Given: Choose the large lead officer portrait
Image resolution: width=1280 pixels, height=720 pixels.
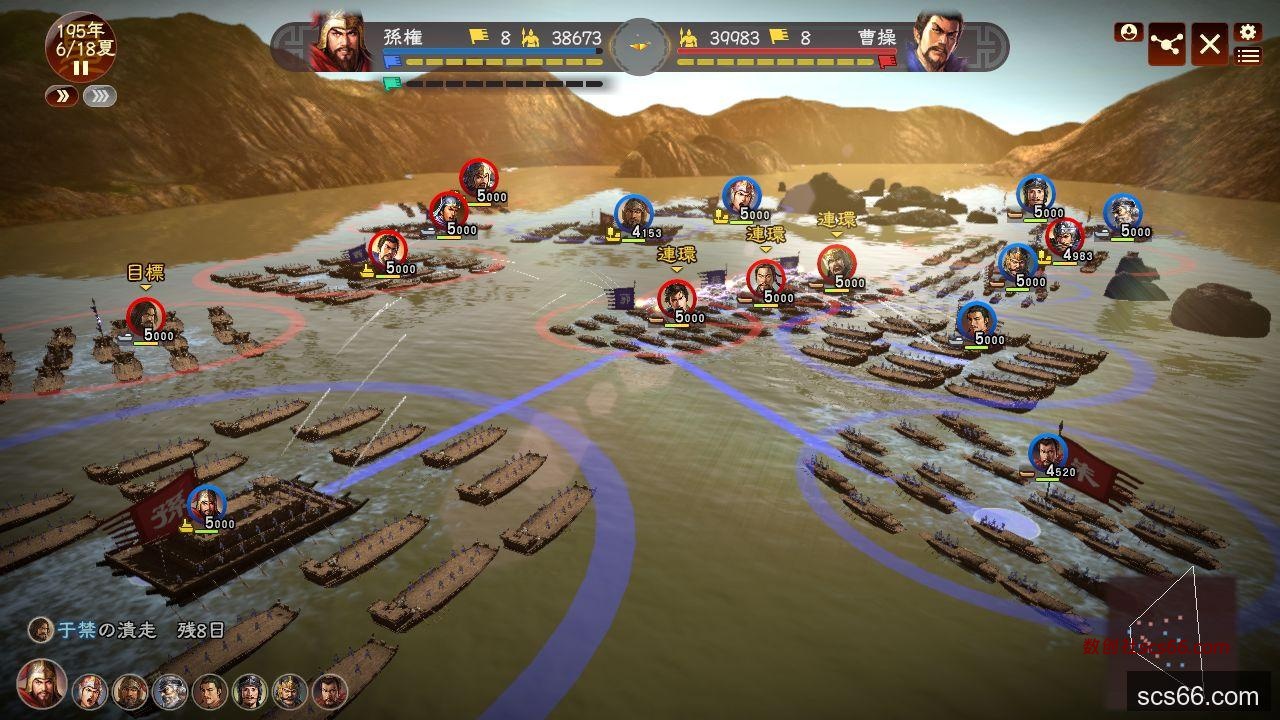Looking at the screenshot, I should click(x=42, y=684).
